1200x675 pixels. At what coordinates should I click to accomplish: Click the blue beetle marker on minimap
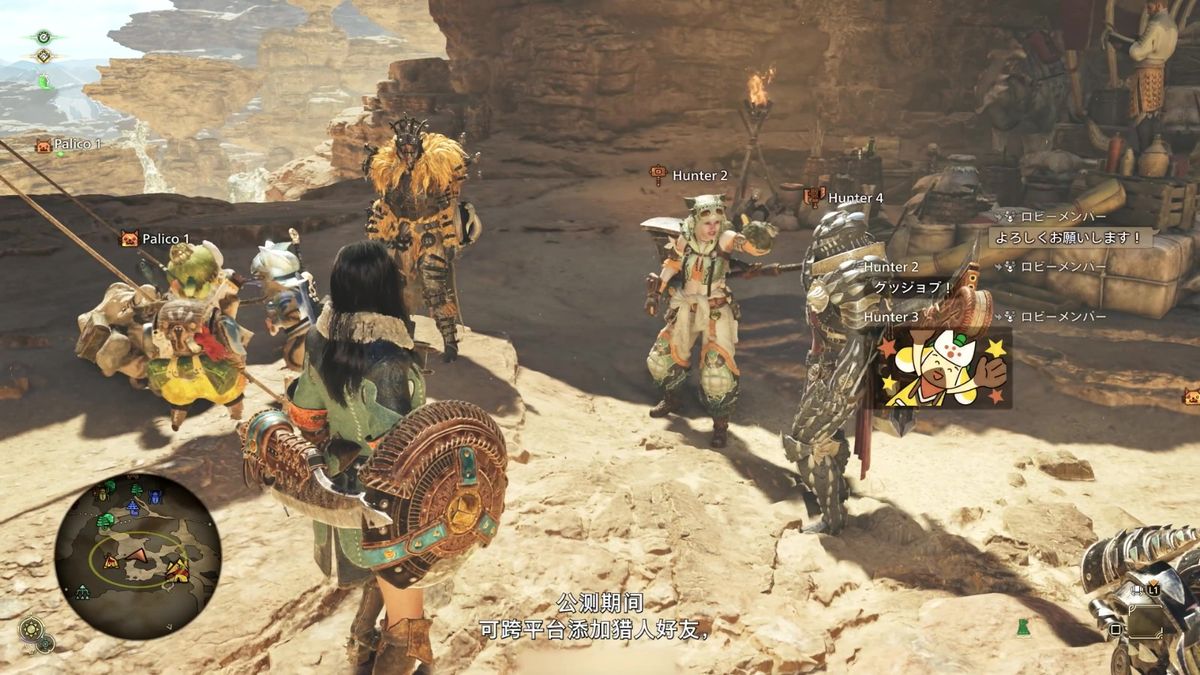[x=155, y=497]
